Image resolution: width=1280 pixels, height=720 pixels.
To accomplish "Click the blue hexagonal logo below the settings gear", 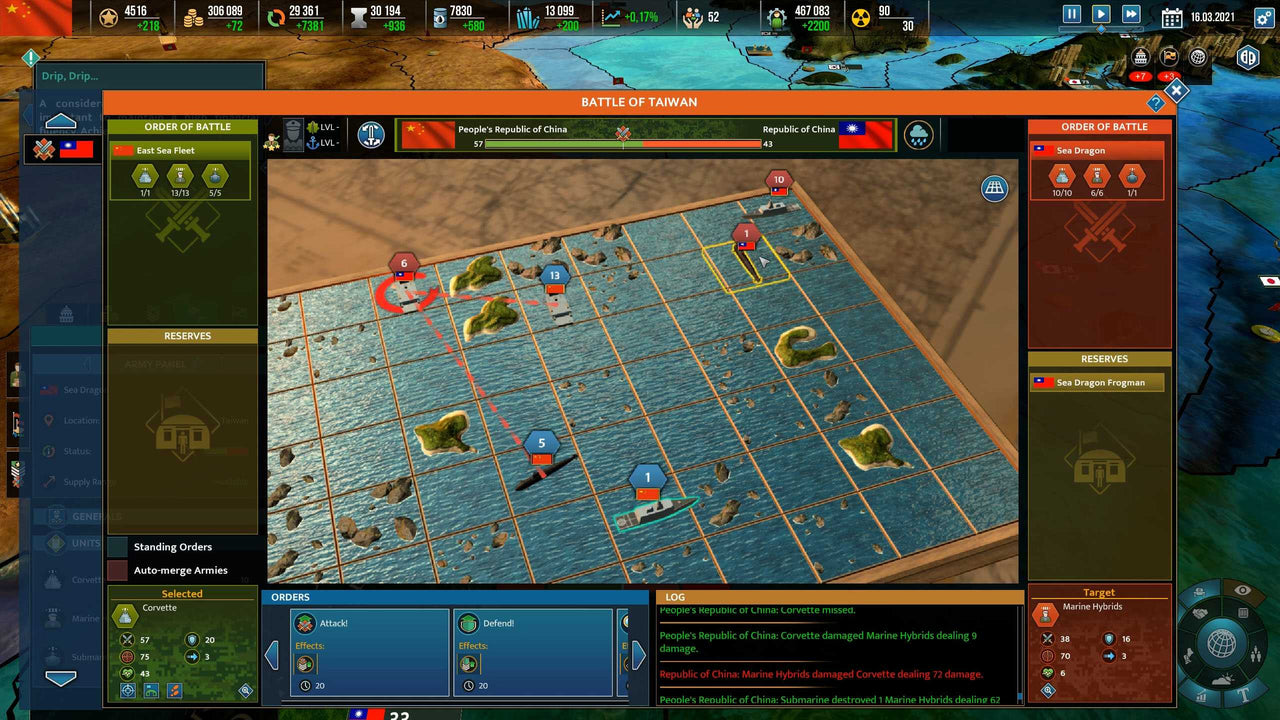I will [x=1247, y=58].
